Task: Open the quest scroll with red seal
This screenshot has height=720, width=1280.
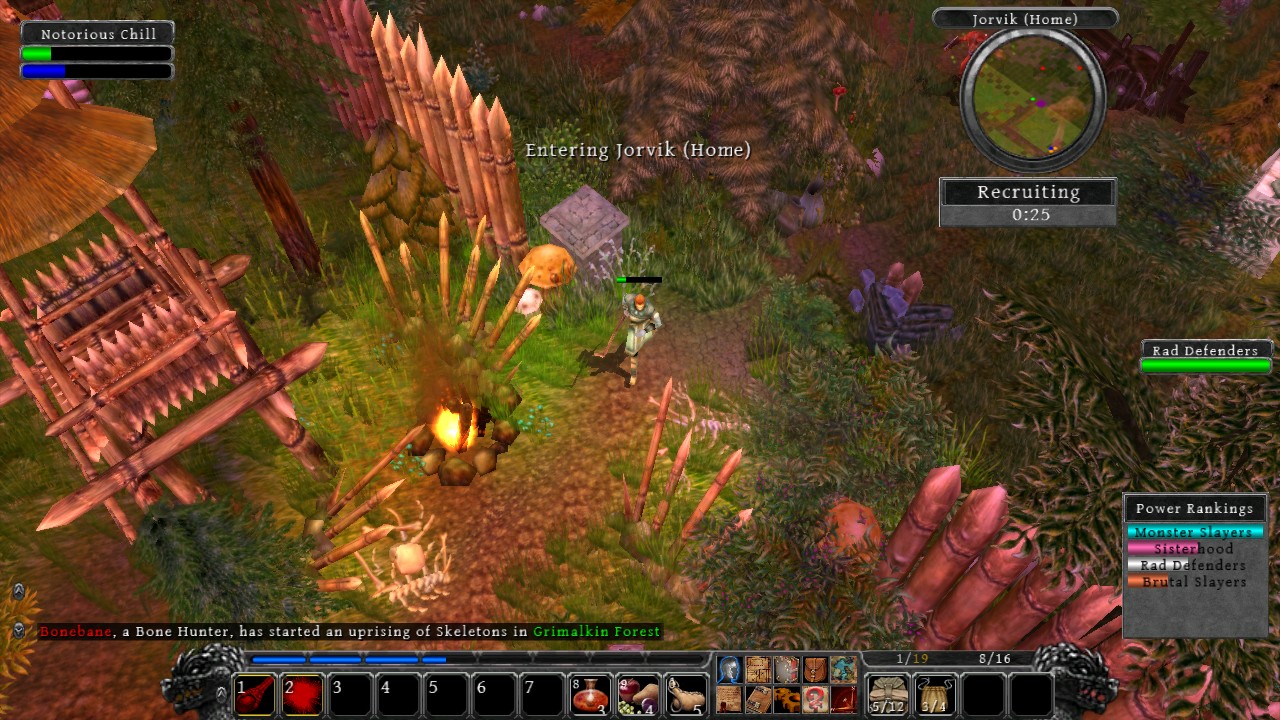Action: (729, 698)
